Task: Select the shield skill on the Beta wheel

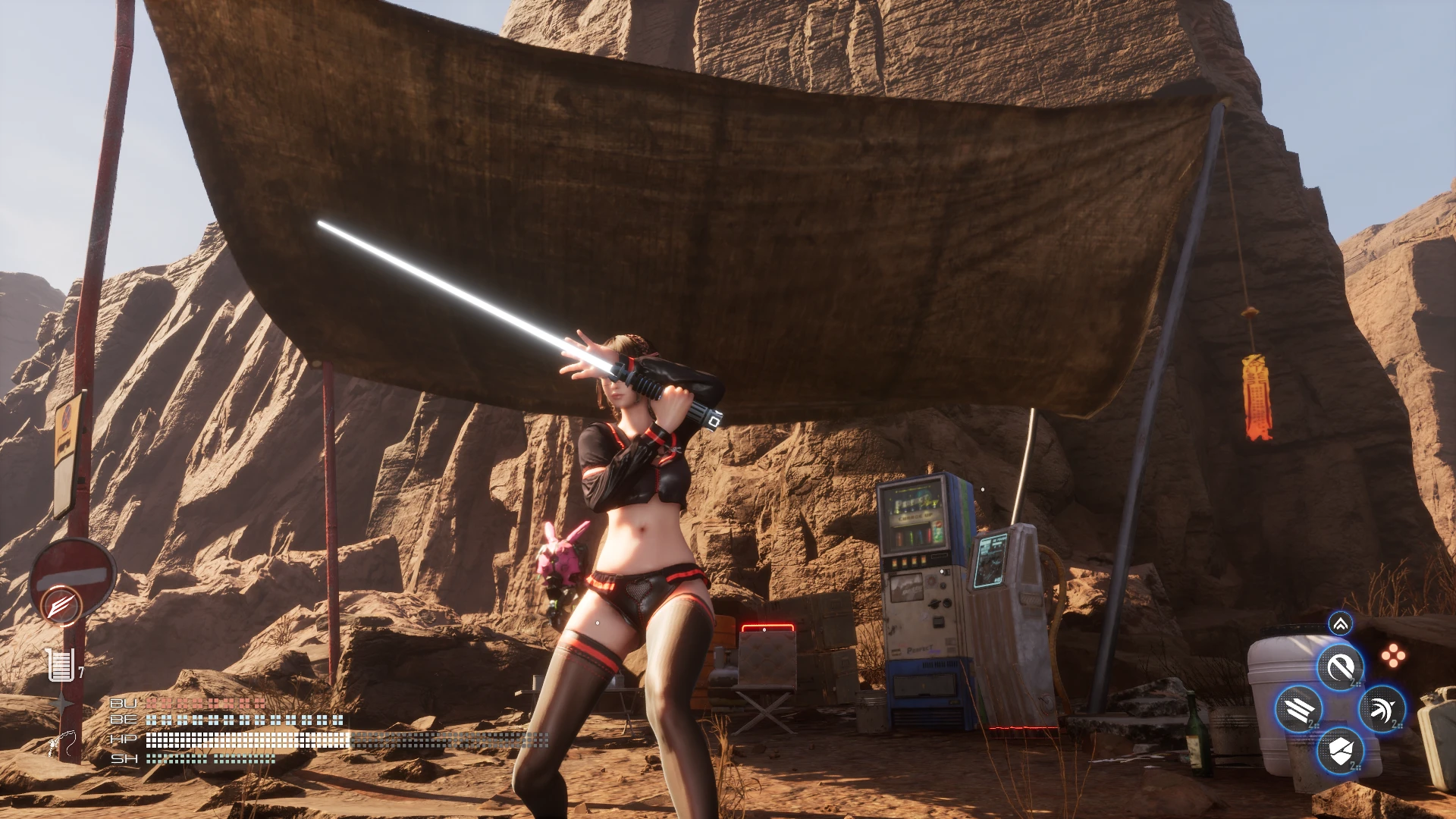Action: (x=1341, y=751)
